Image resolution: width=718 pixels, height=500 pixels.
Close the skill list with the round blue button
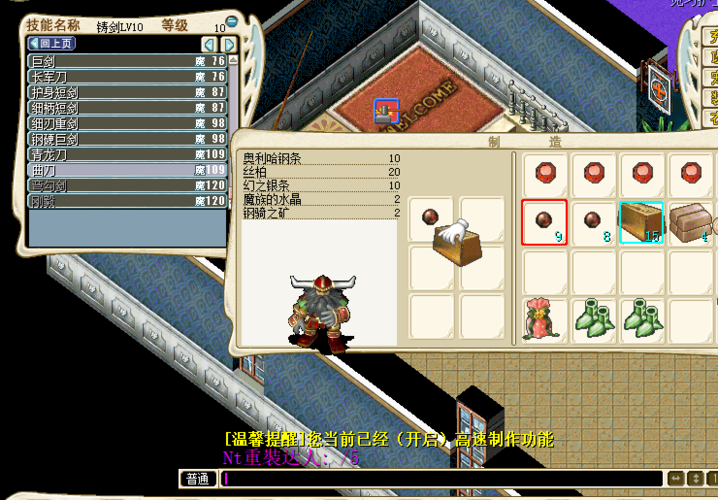232,21
